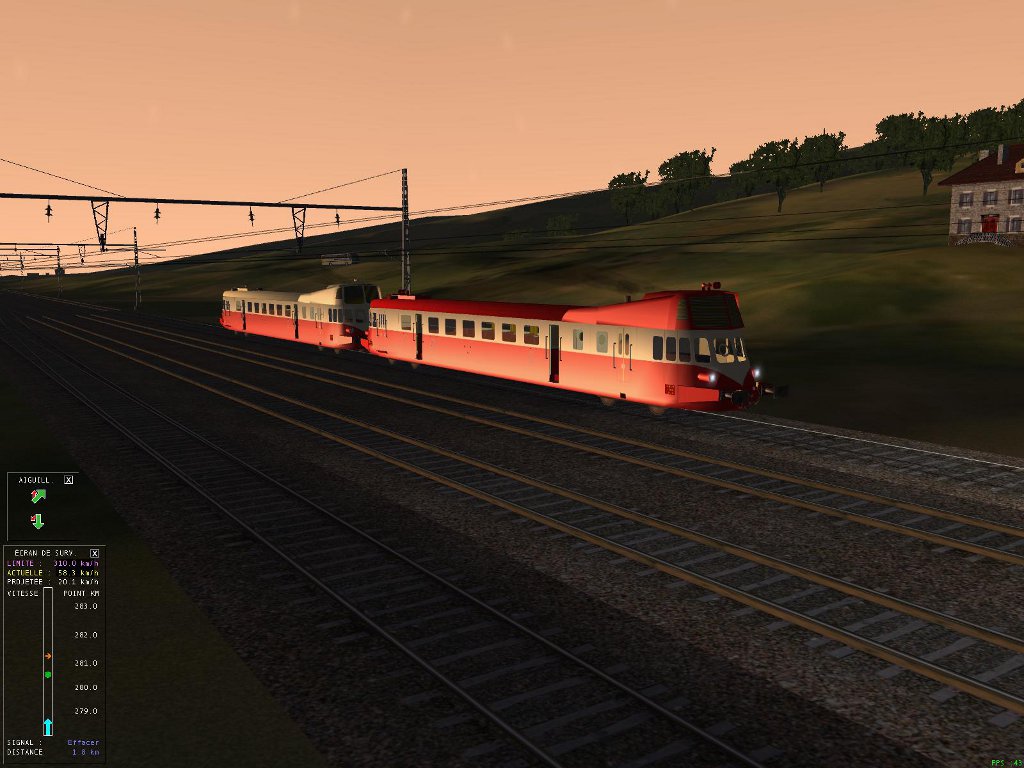Toggle the lower green switch arrow behind

pyautogui.click(x=38, y=520)
